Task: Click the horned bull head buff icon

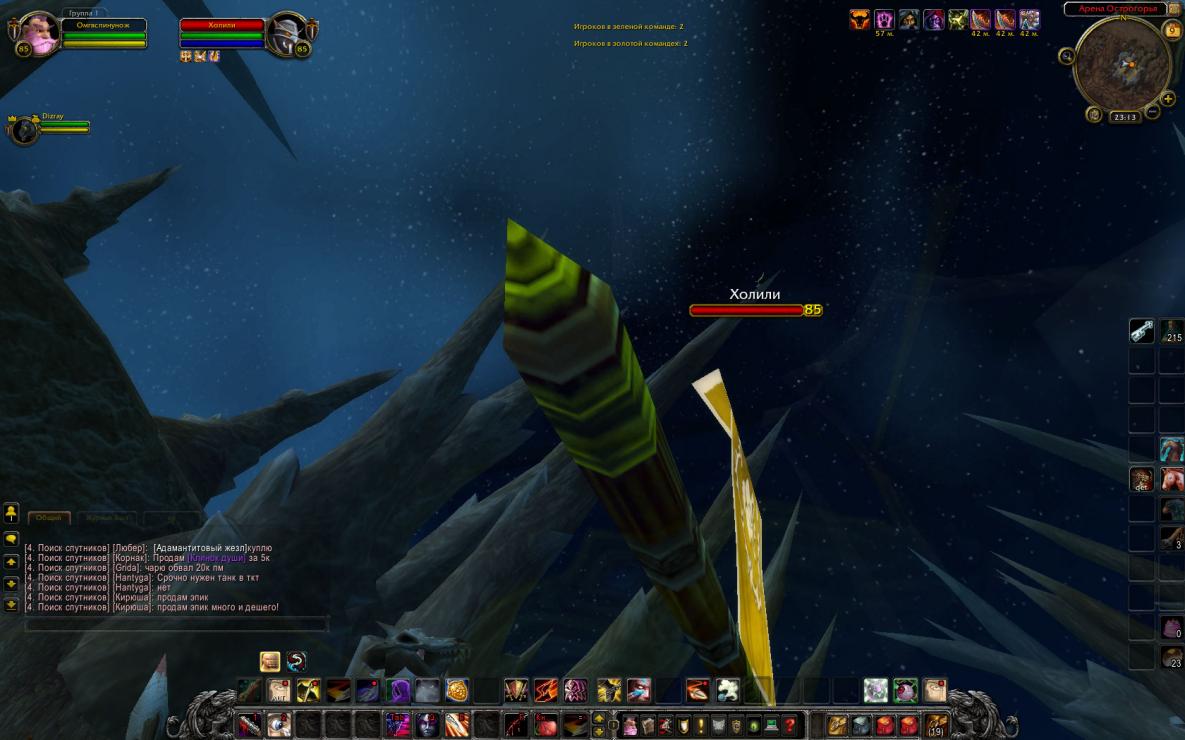Action: [859, 20]
